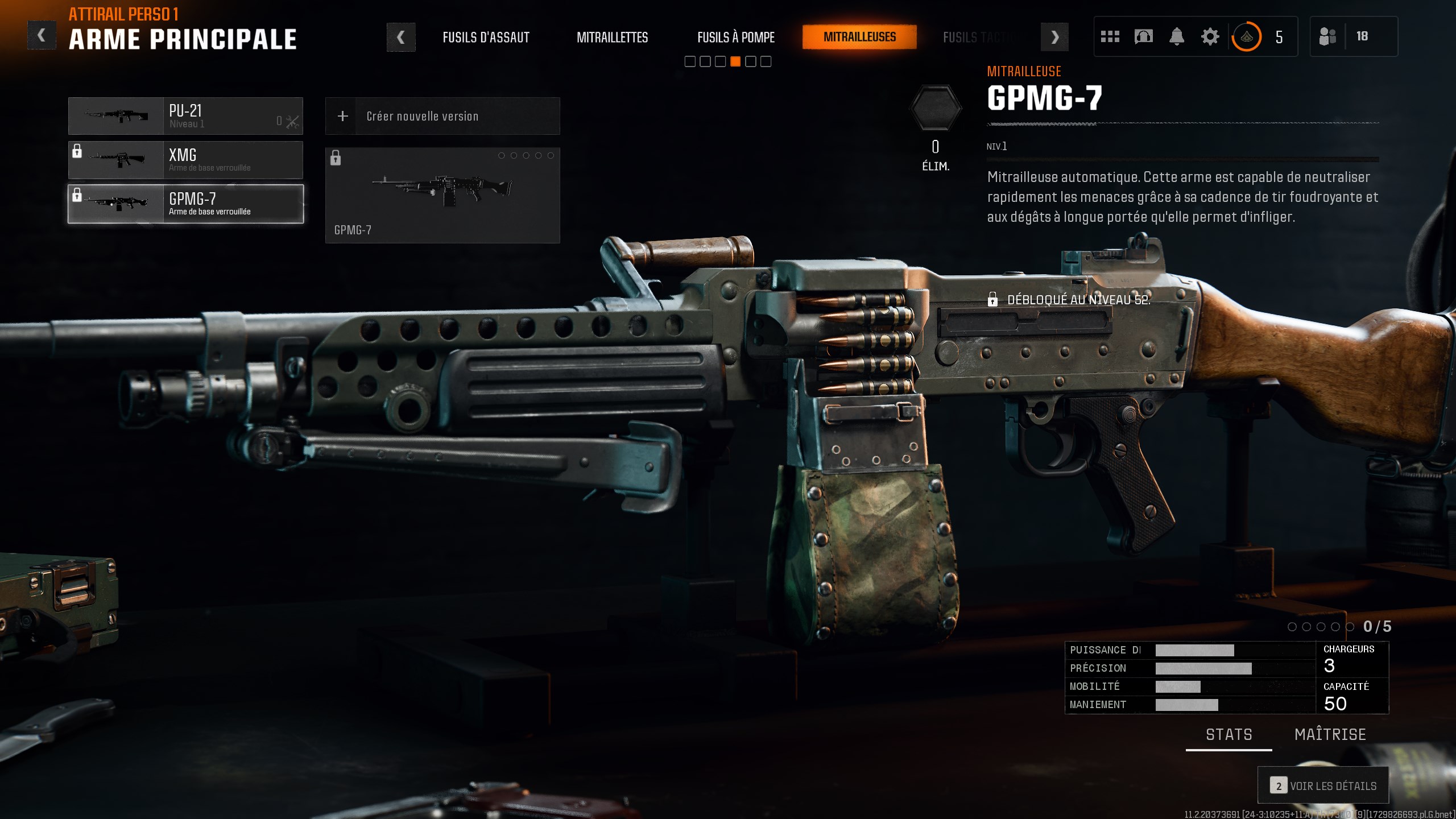Click the right chevron past FUSILS TACTIQUES
Viewport: 1456px width, 819px height.
(x=1055, y=36)
